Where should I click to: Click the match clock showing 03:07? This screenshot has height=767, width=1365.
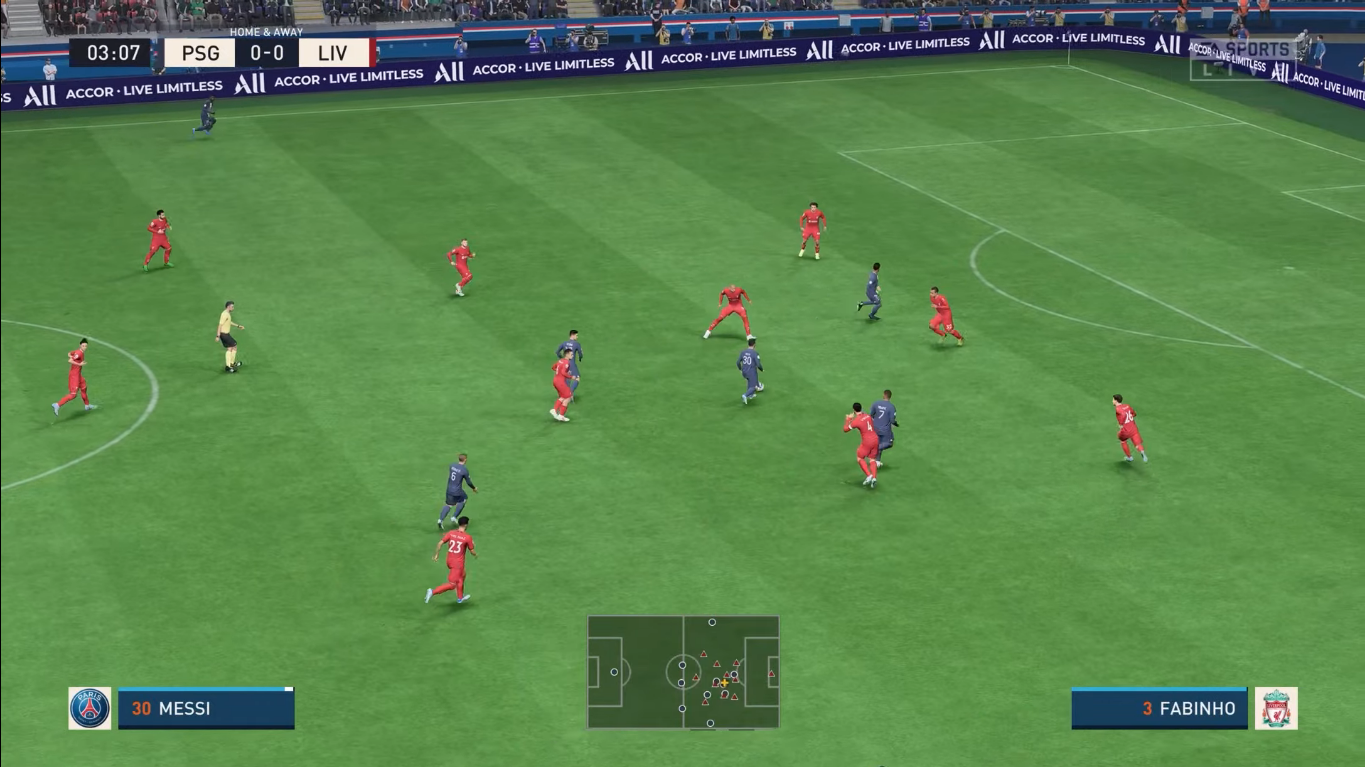tap(113, 52)
